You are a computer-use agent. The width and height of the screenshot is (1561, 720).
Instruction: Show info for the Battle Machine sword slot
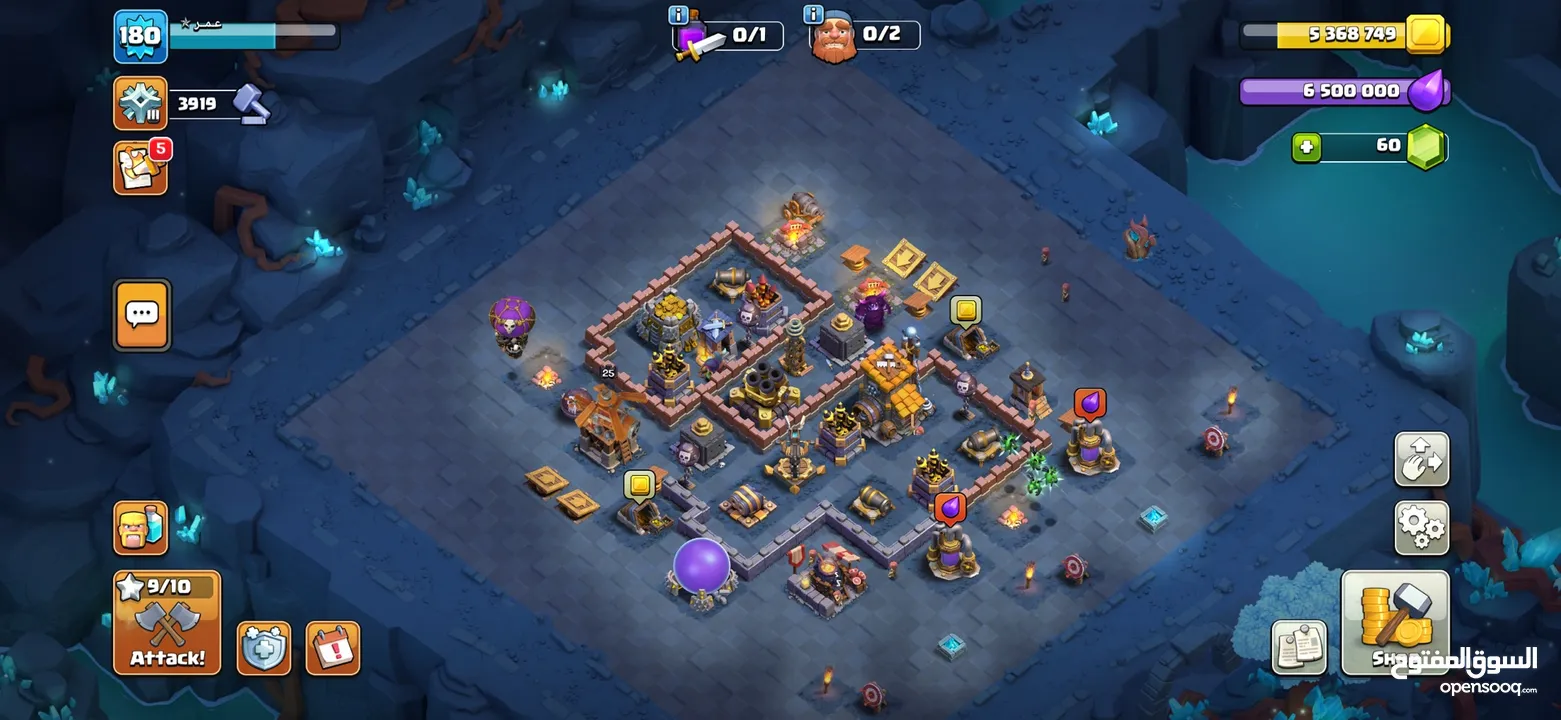(x=680, y=15)
